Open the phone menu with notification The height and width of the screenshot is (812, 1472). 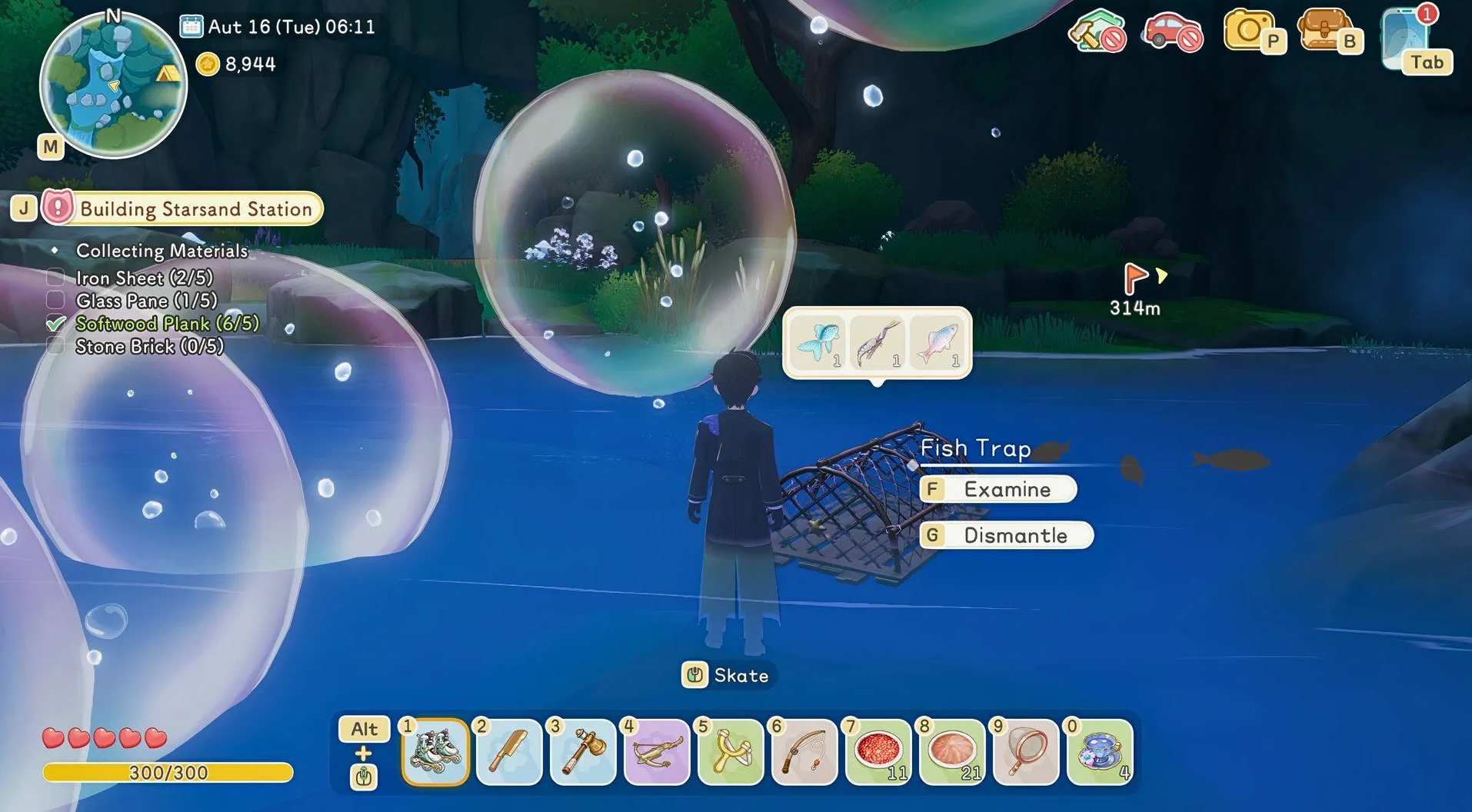click(1414, 40)
